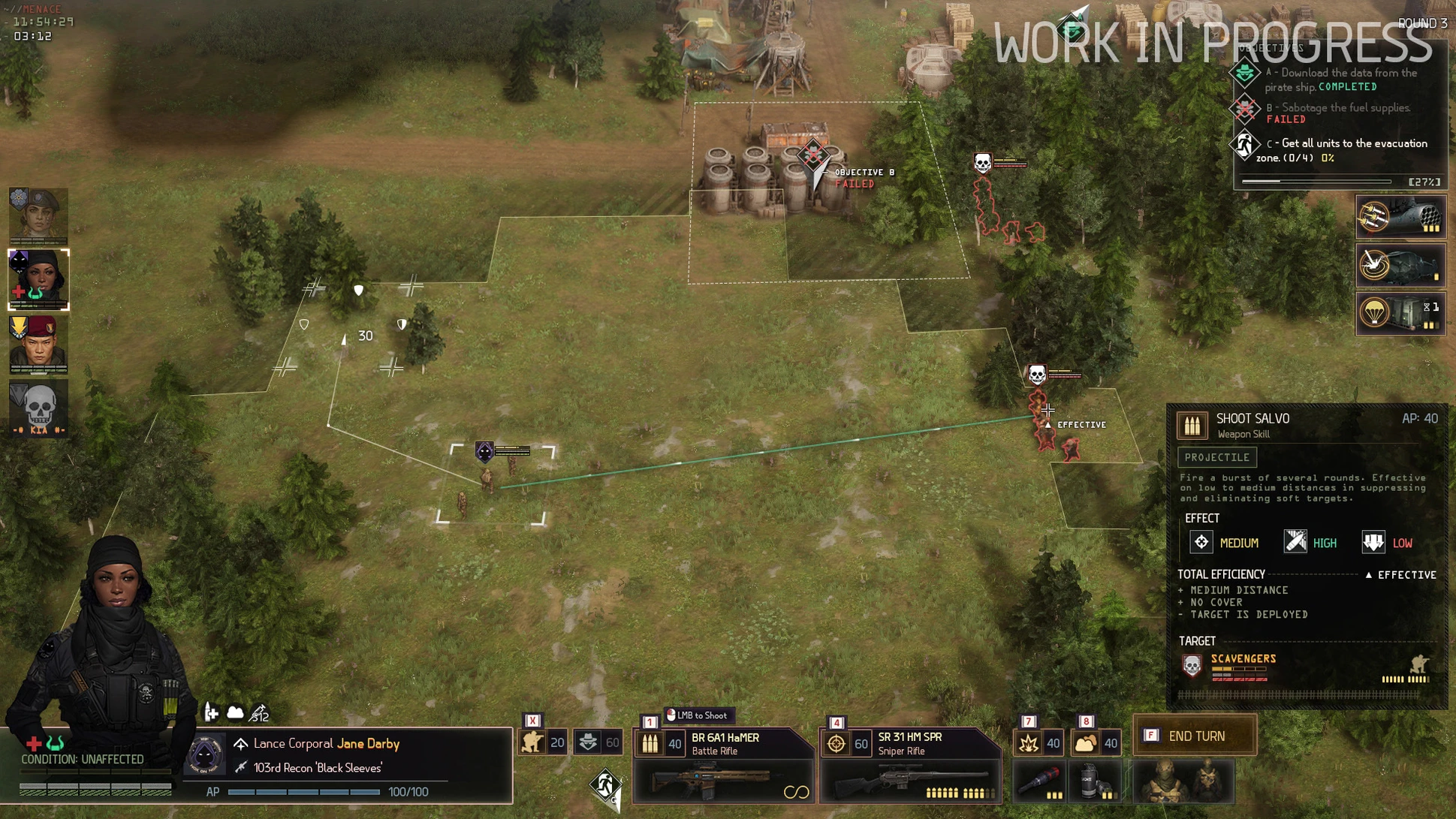
Task: Click the Projectile tag in Shoot Salvo panel
Action: pos(1216,457)
